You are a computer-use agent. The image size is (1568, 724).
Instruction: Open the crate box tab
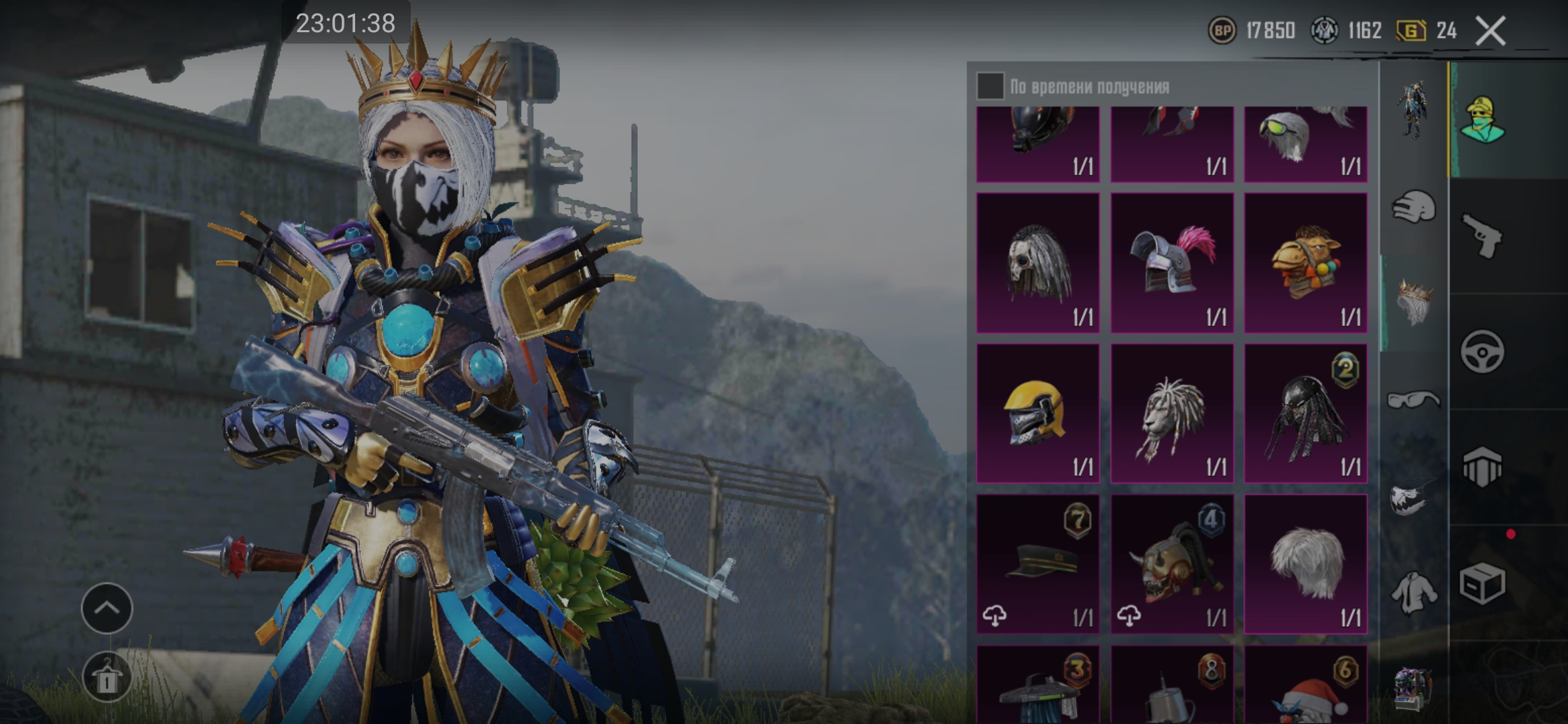coord(1483,583)
